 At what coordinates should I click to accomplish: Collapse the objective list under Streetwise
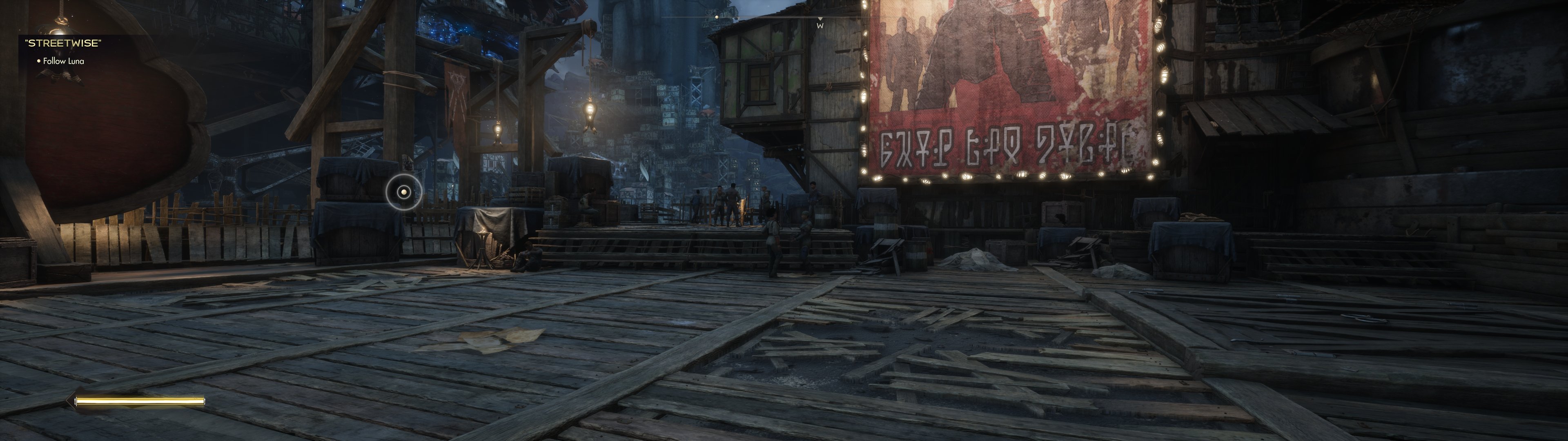click(x=64, y=62)
